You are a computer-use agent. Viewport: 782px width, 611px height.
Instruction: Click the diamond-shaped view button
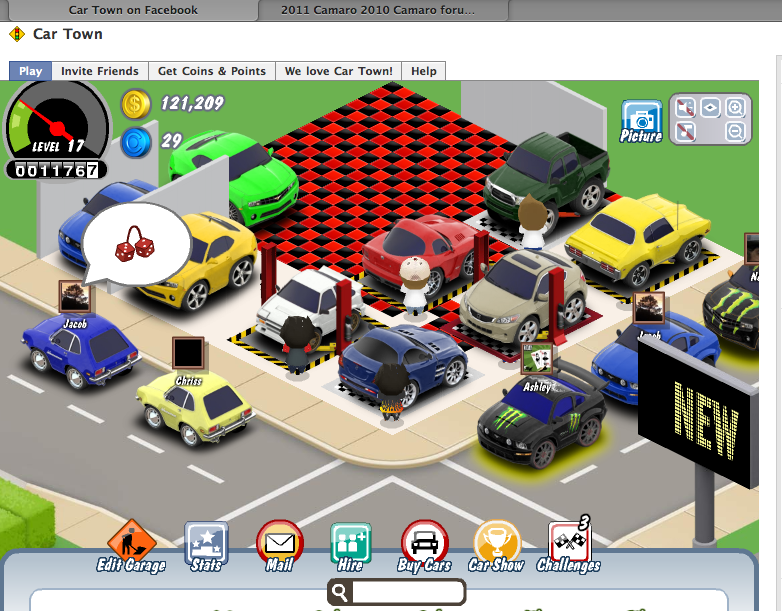(710, 108)
